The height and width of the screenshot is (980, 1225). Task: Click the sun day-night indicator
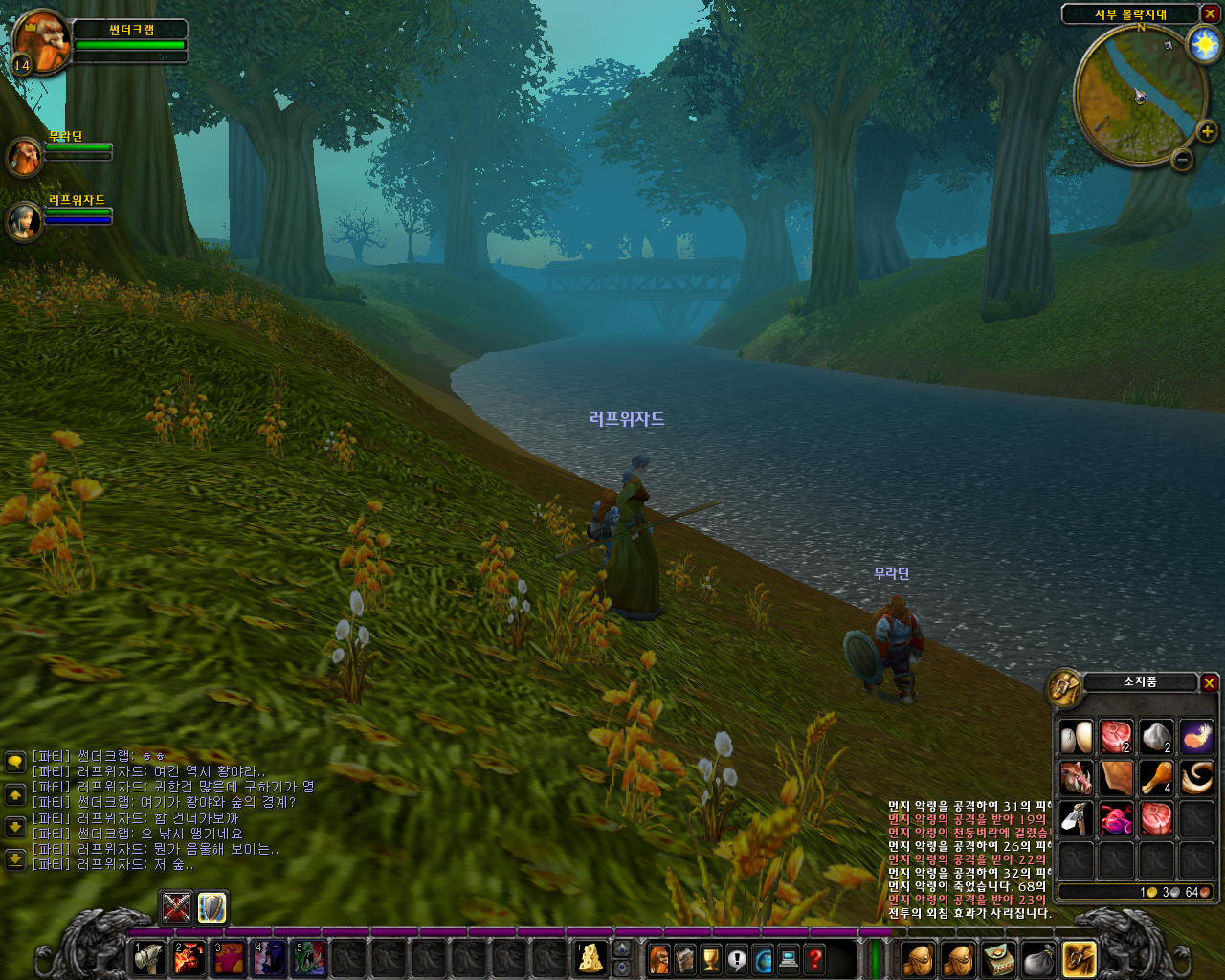tap(1203, 44)
